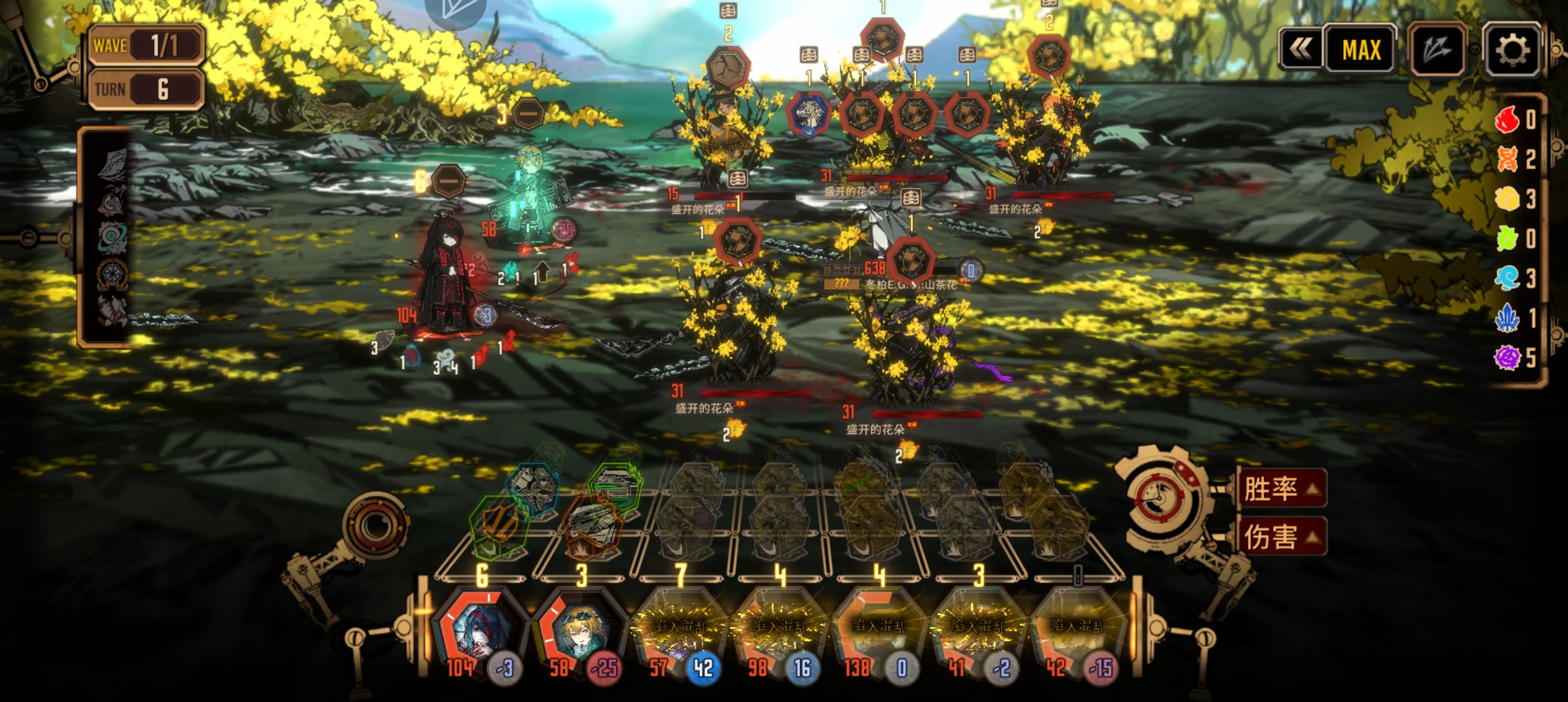Image resolution: width=1568 pixels, height=702 pixels.
Task: Choose the 伤害 damage option
Action: [1279, 537]
